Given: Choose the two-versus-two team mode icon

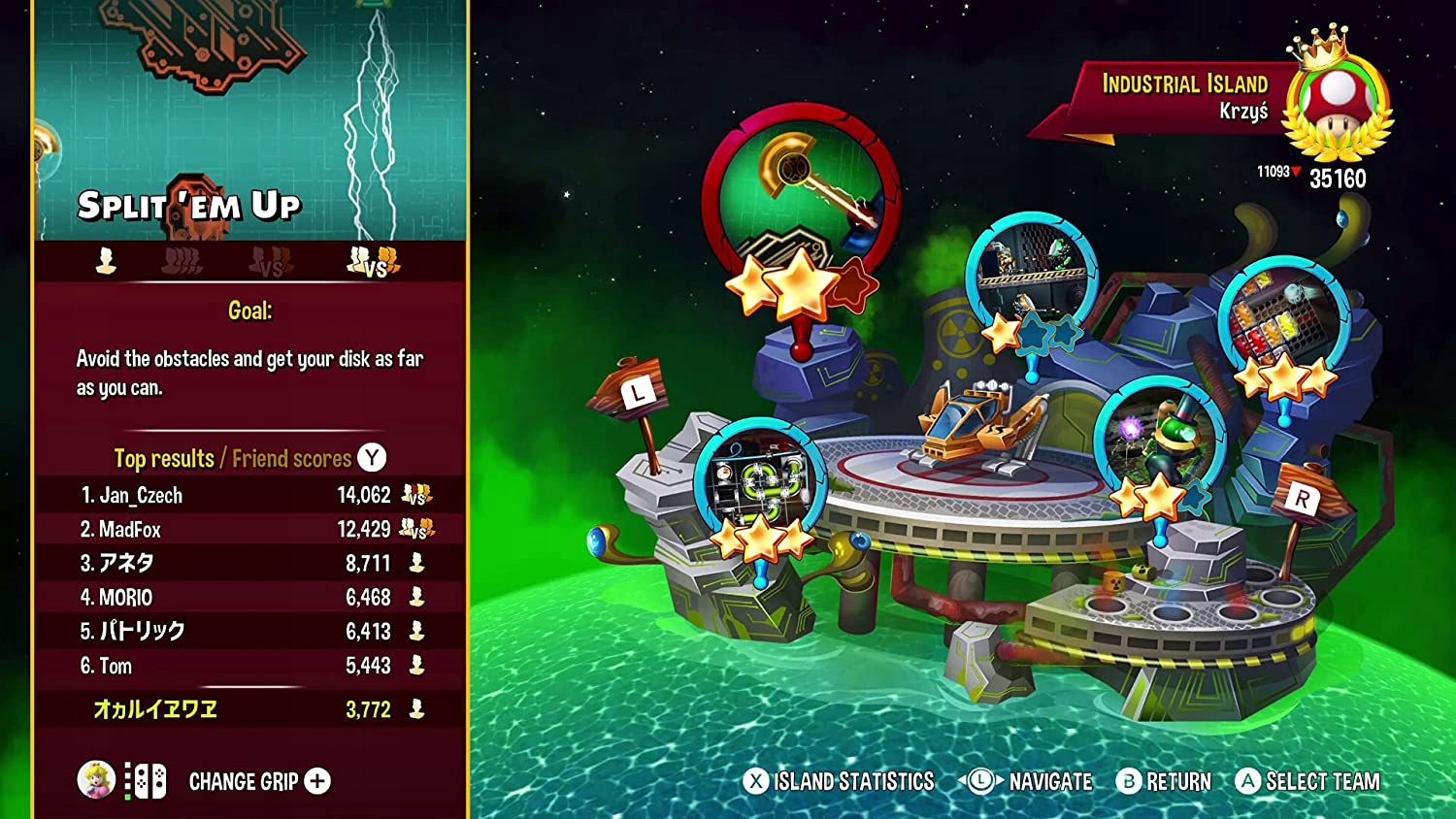Looking at the screenshot, I should [x=374, y=260].
